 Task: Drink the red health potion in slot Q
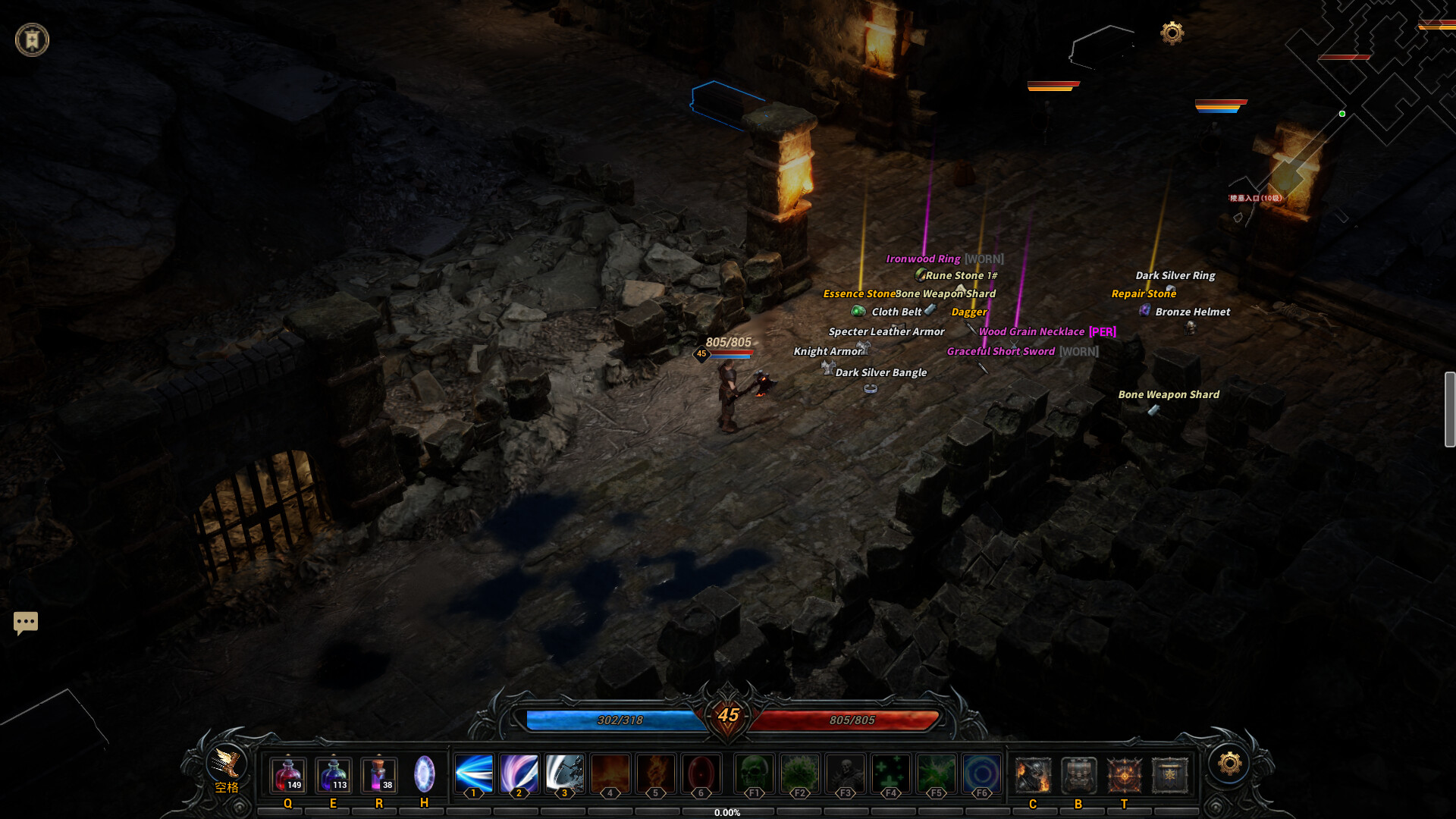[x=287, y=773]
